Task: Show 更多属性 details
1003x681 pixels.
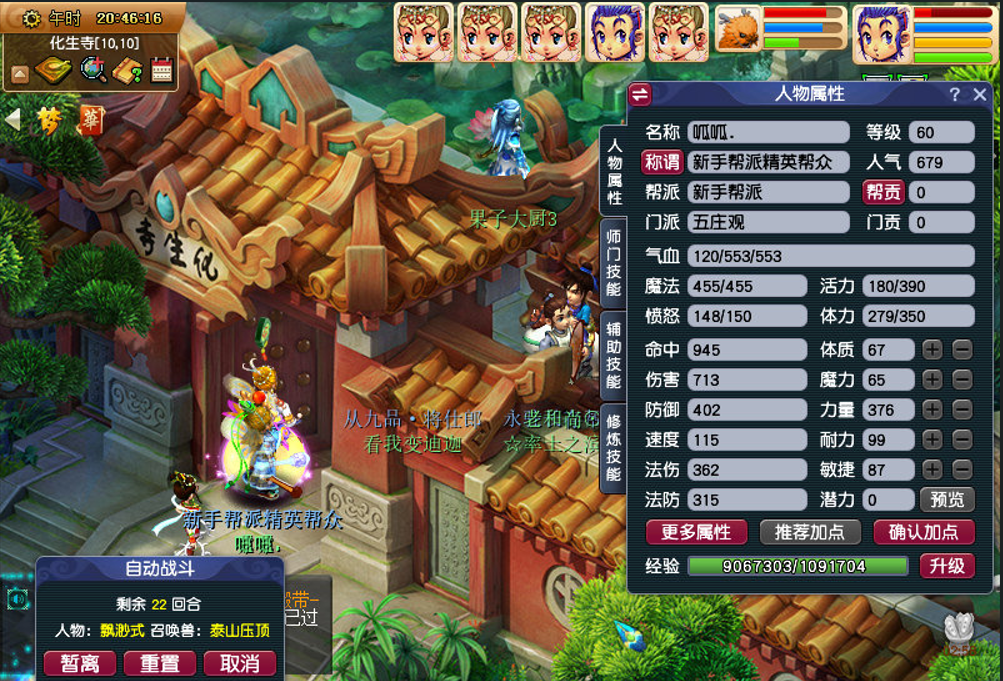Action: (x=696, y=532)
